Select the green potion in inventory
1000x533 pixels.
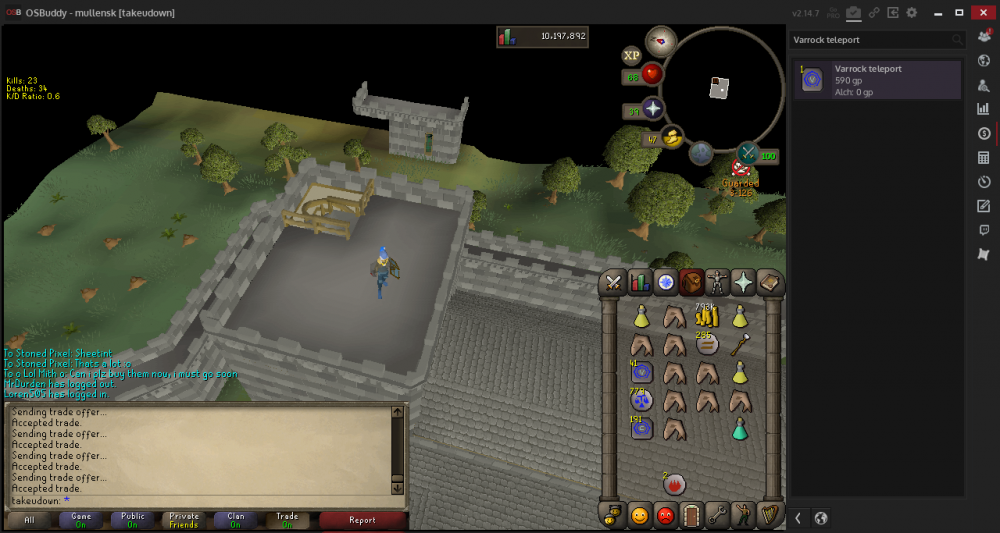(x=739, y=429)
